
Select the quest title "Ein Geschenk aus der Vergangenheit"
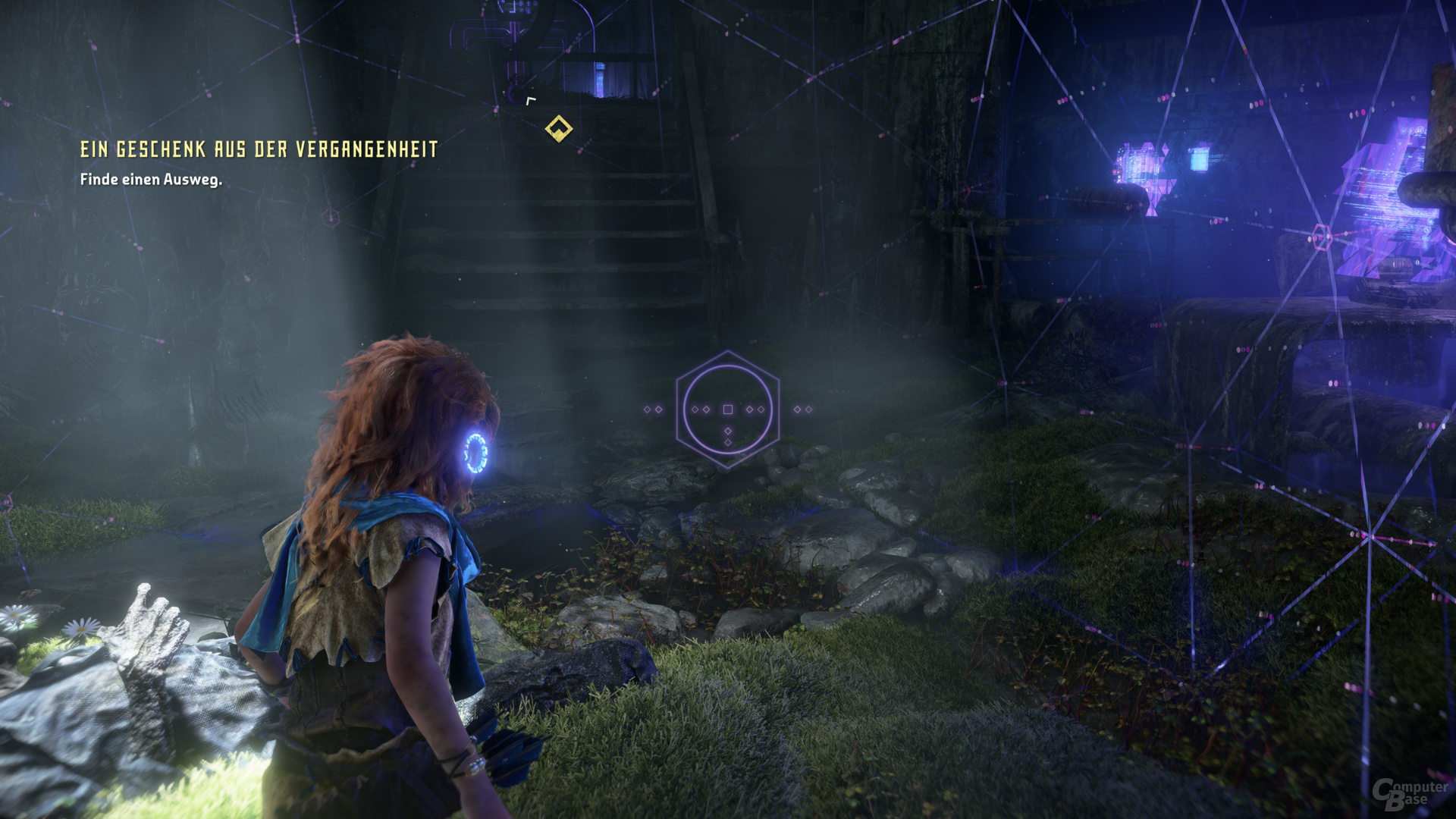click(x=259, y=149)
